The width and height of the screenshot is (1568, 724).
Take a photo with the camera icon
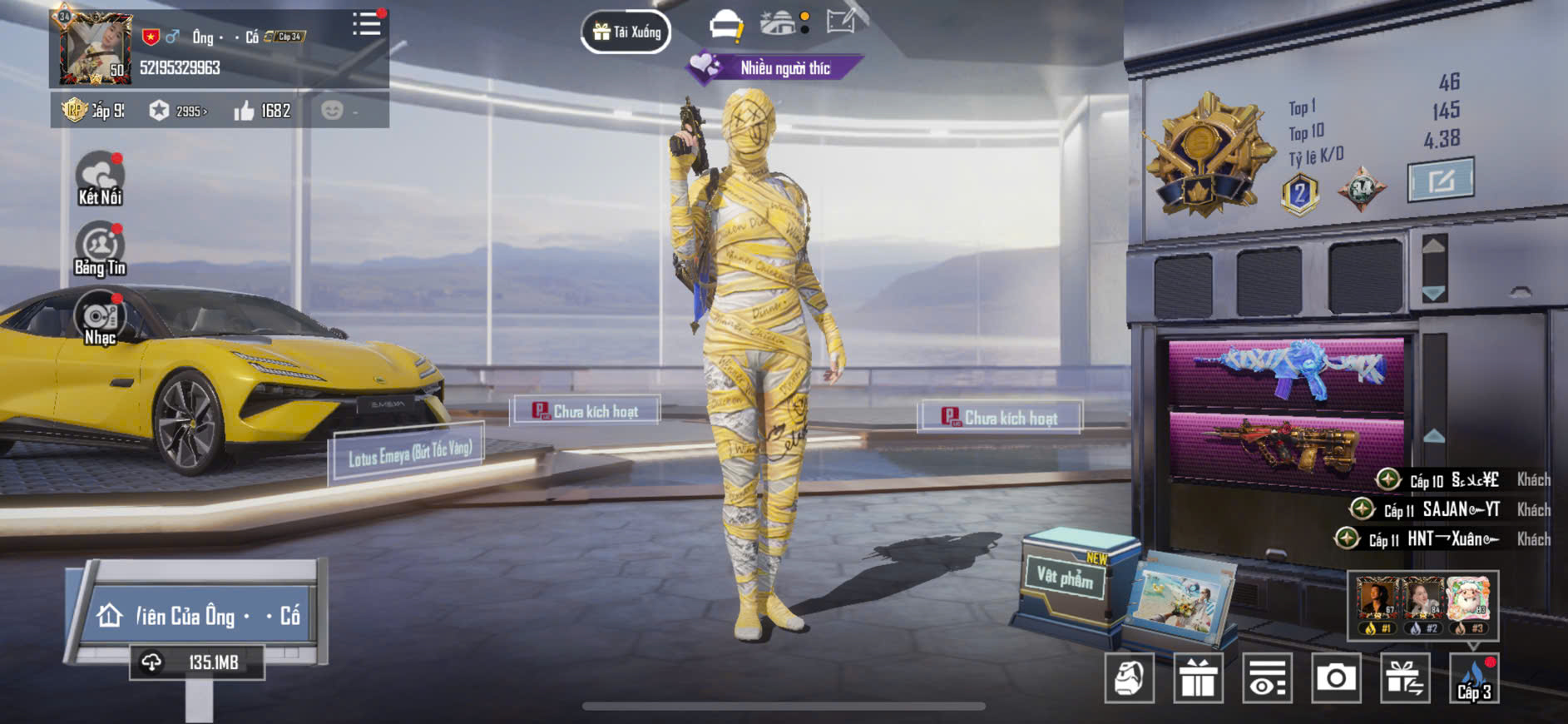(1336, 678)
